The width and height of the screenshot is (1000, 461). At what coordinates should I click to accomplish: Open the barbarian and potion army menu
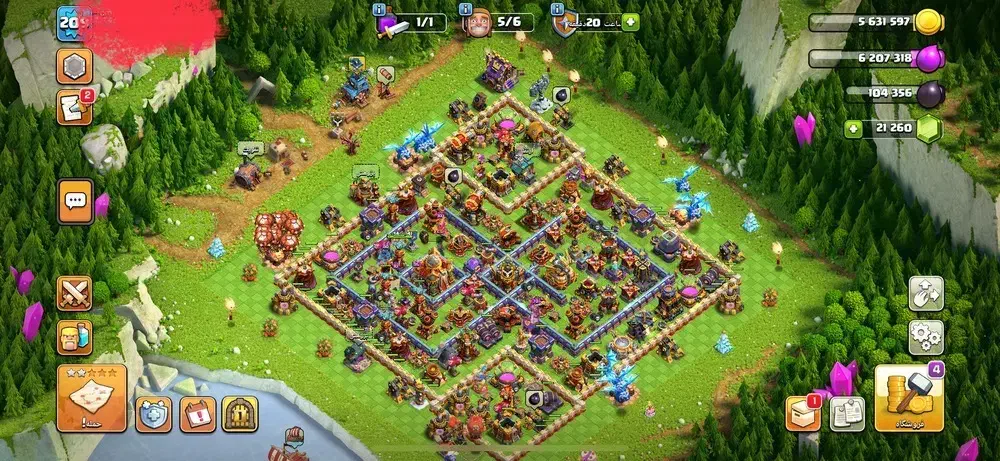[x=74, y=336]
